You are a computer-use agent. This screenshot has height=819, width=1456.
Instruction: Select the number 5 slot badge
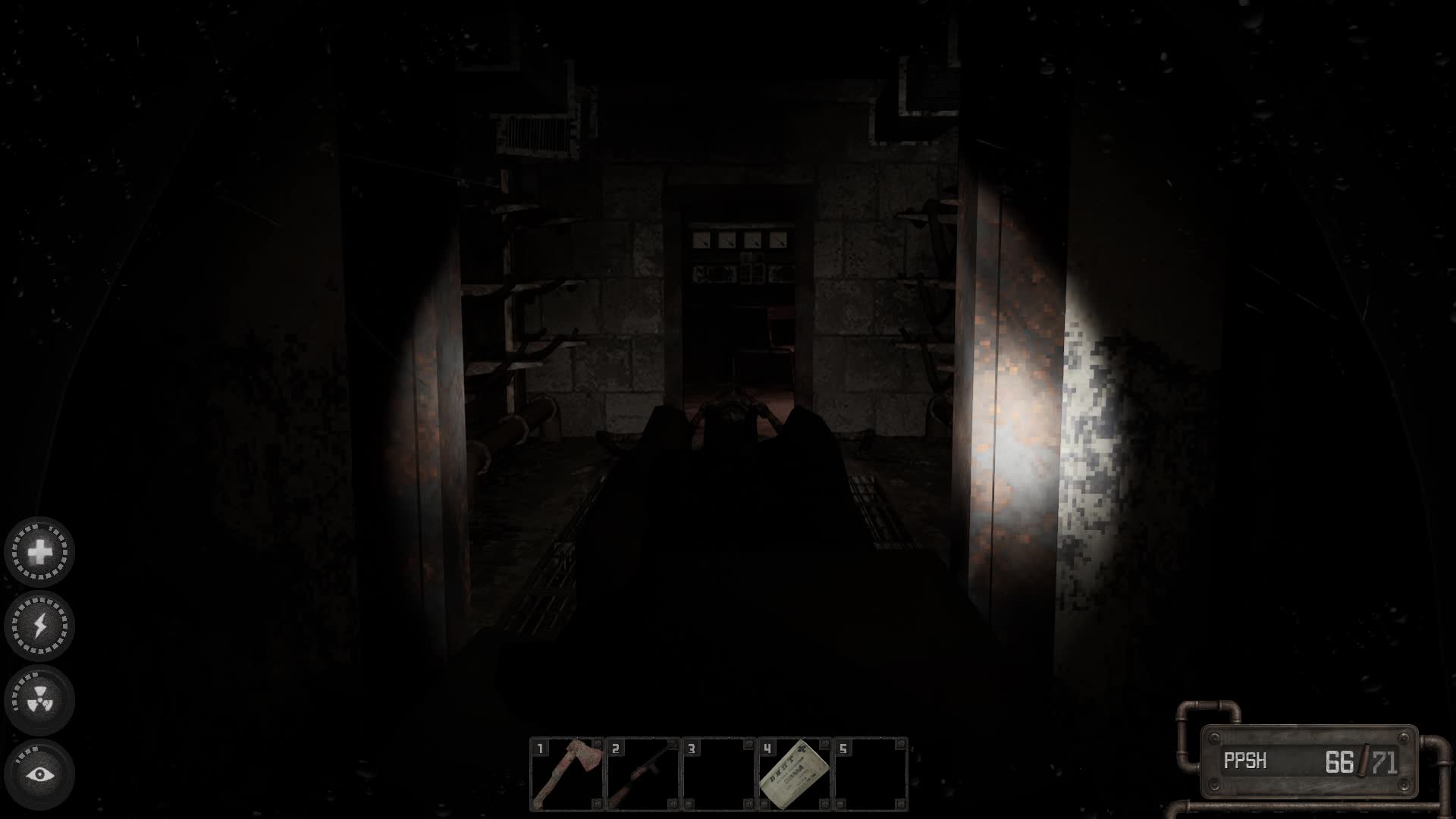coord(842,750)
